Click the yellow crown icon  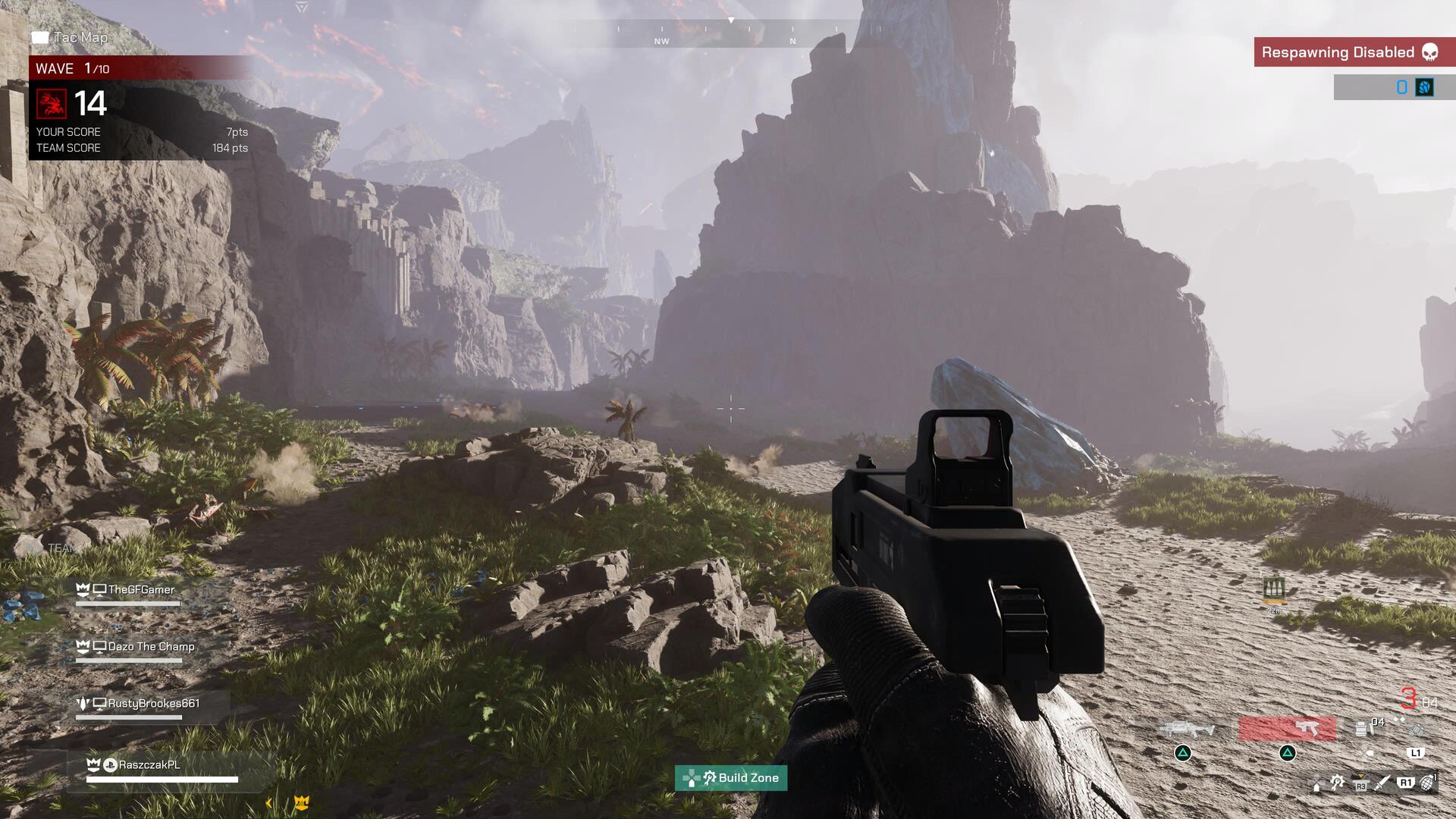301,802
